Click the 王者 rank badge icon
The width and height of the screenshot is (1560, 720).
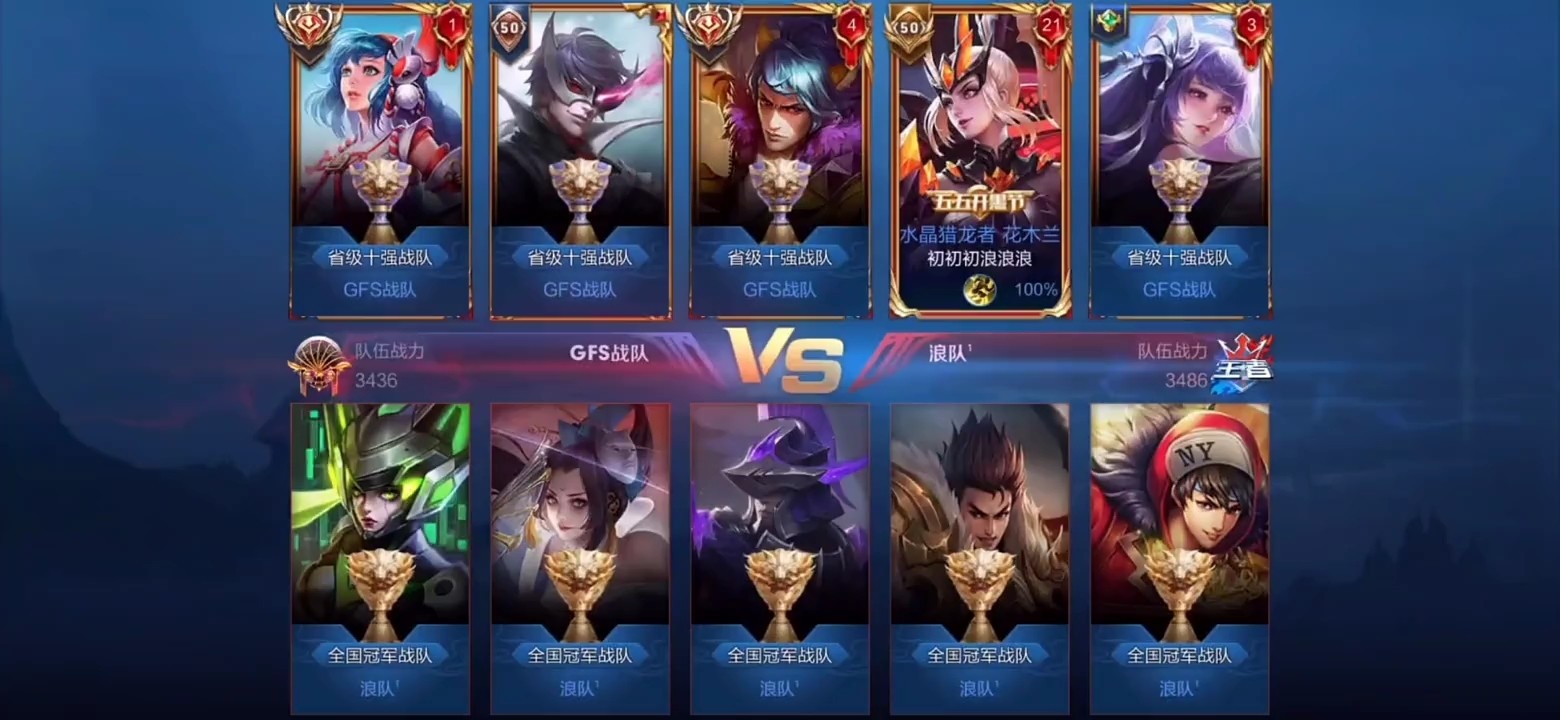click(1242, 363)
